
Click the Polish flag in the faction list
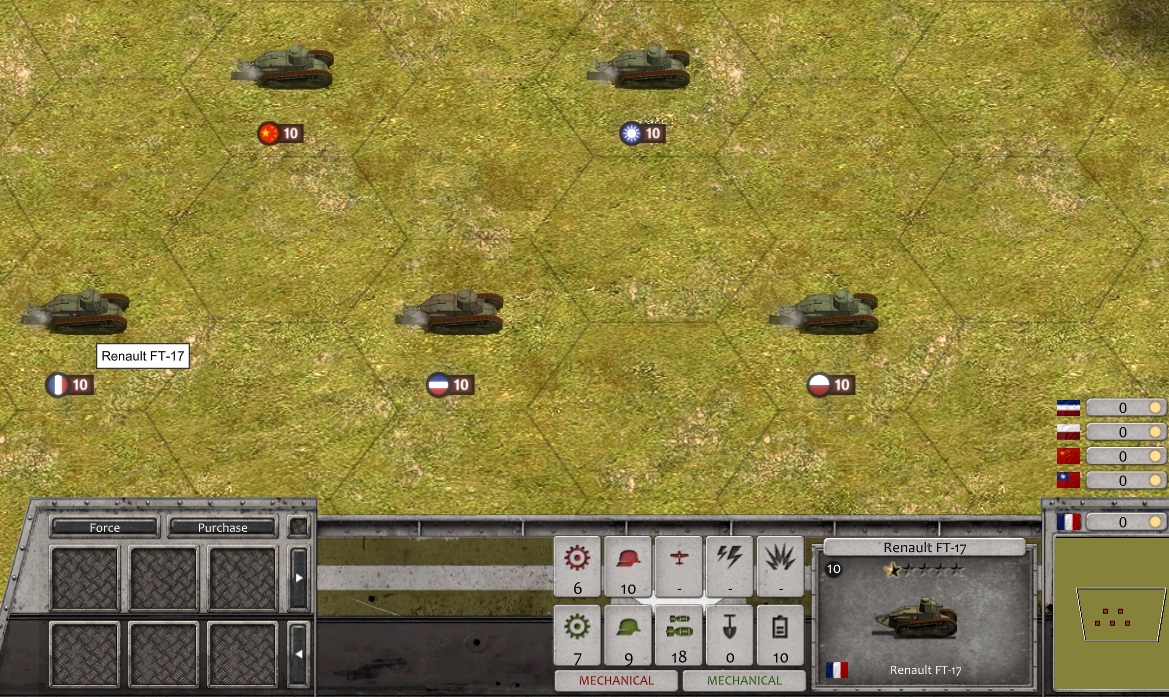tap(1069, 432)
